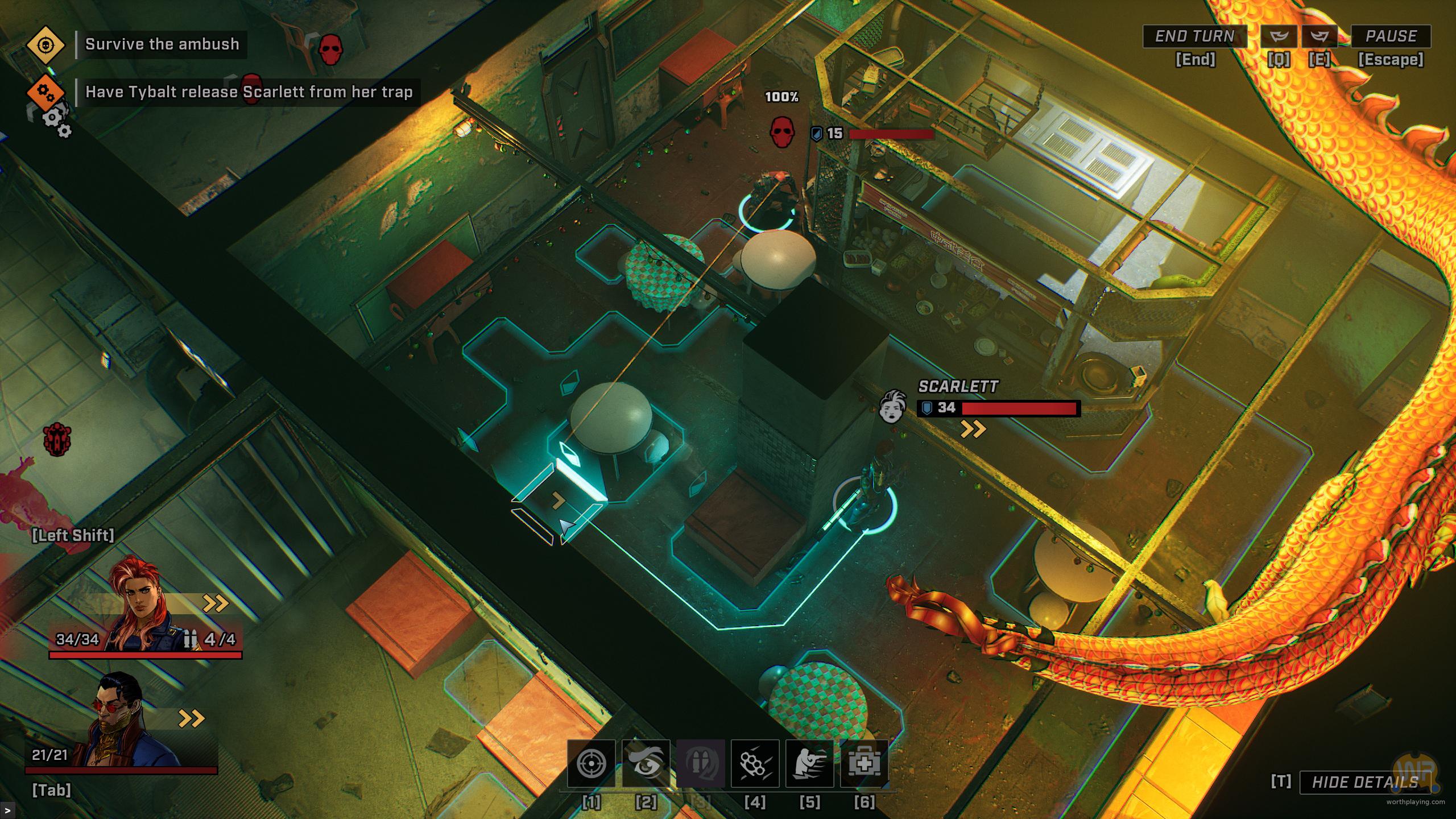The width and height of the screenshot is (1456, 819).
Task: Target the red mask enemy marker with 100%
Action: 781,133
